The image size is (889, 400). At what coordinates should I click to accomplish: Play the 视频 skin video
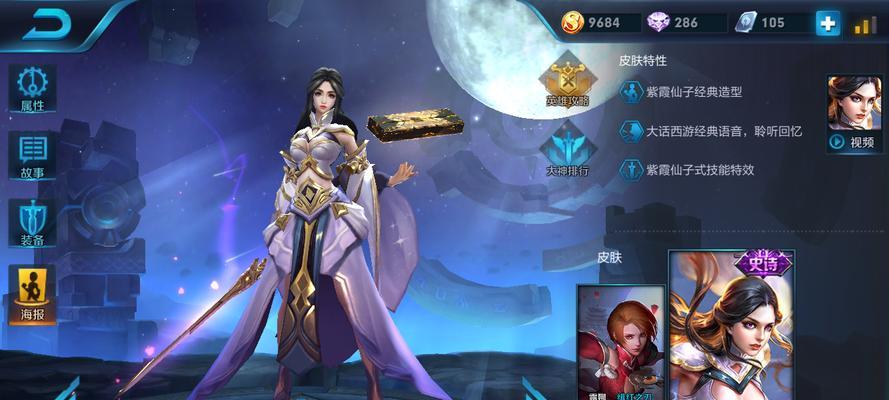point(854,115)
